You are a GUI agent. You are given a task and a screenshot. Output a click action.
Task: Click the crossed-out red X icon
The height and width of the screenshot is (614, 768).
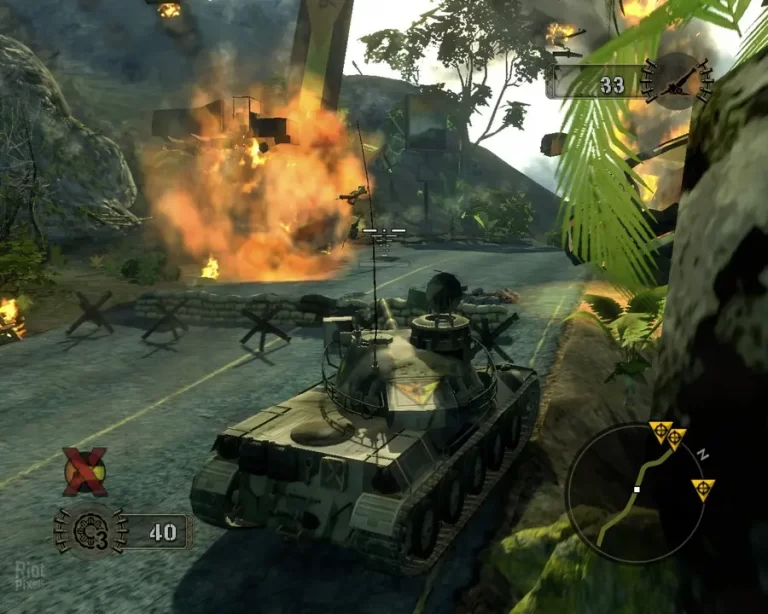(85, 471)
